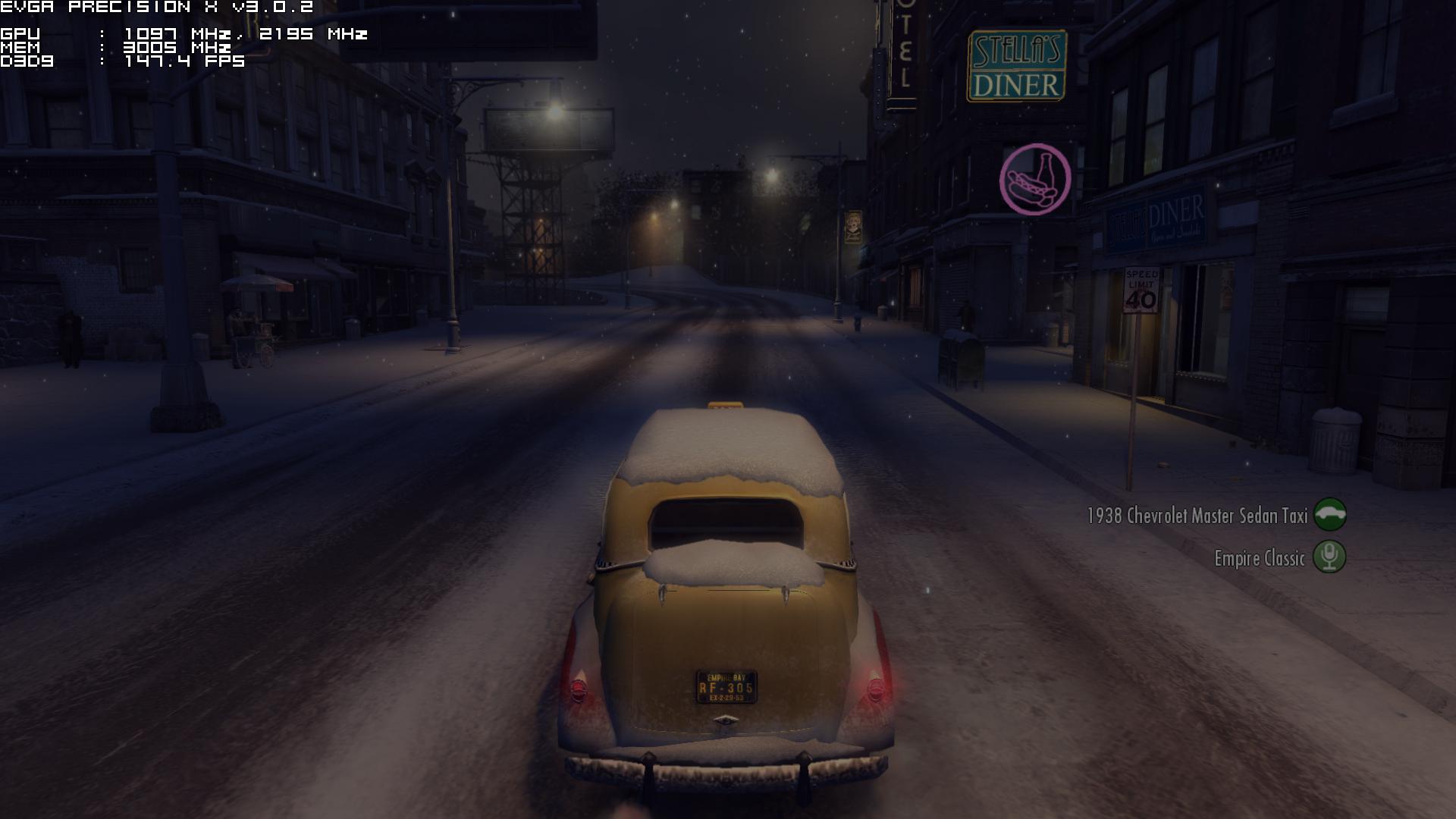The image size is (1456, 819).
Task: Select the Empire Classic radio microphone icon
Action: pos(1329,557)
